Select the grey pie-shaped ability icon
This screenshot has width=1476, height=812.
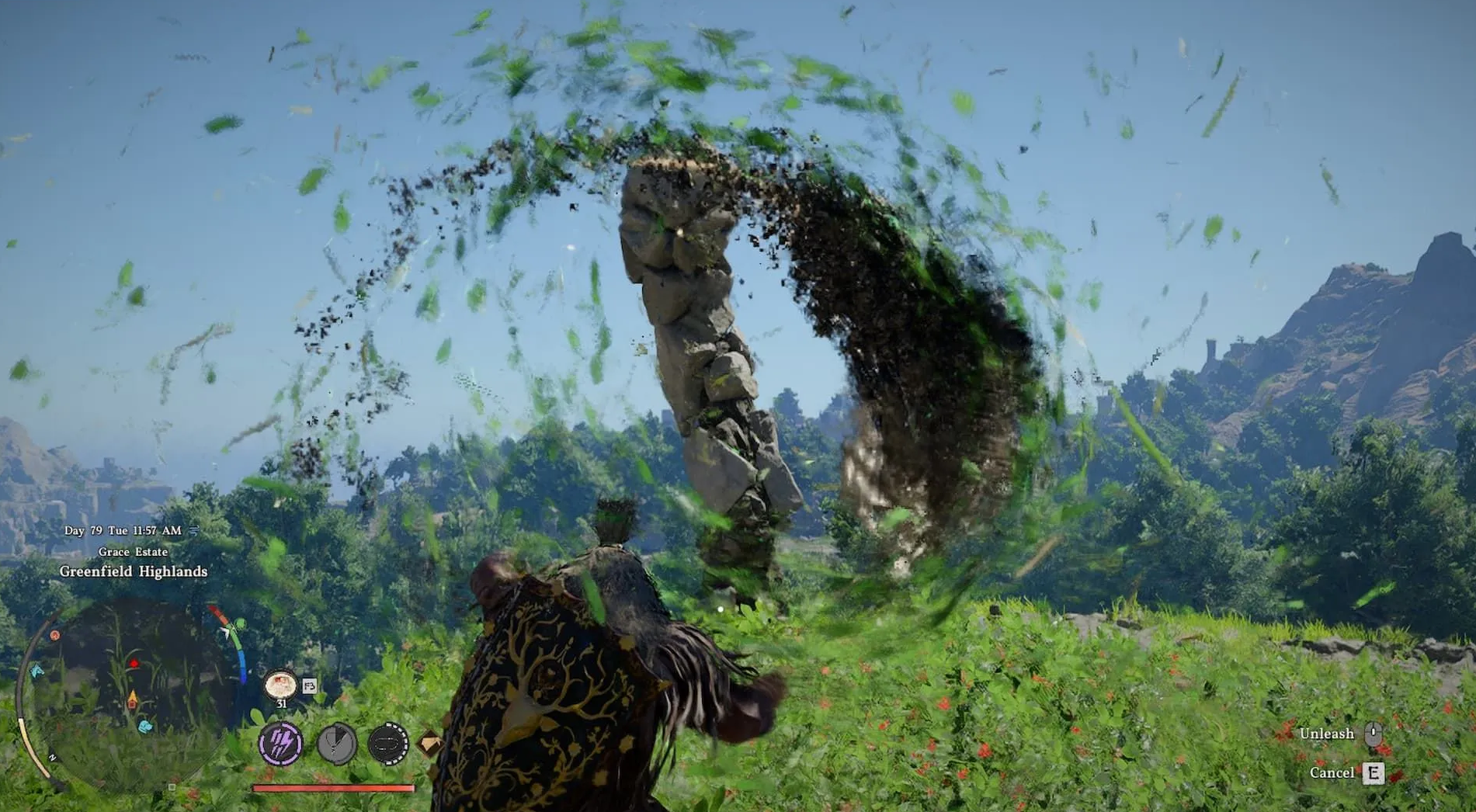coord(336,743)
